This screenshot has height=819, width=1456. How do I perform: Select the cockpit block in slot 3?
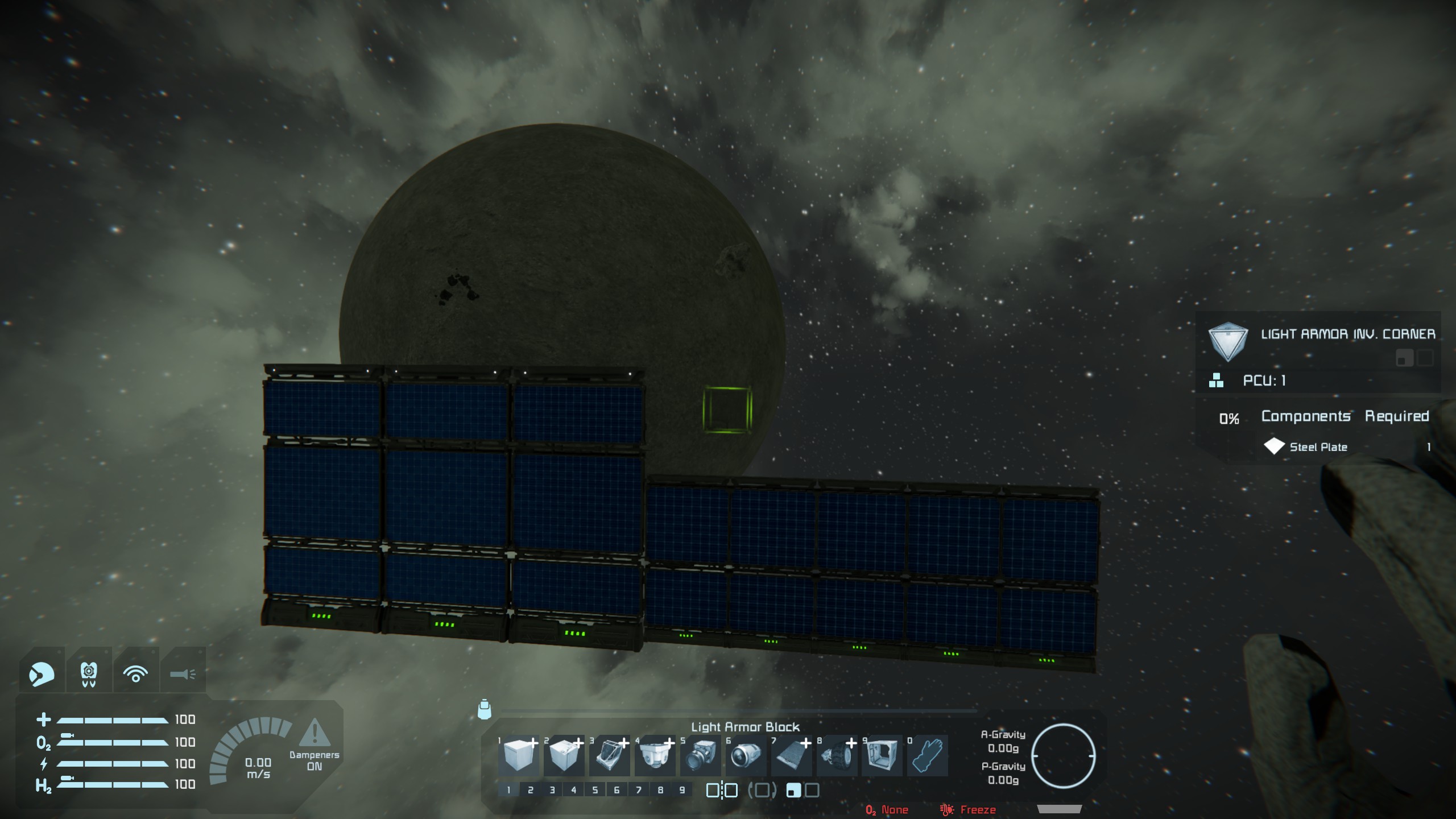click(x=609, y=755)
